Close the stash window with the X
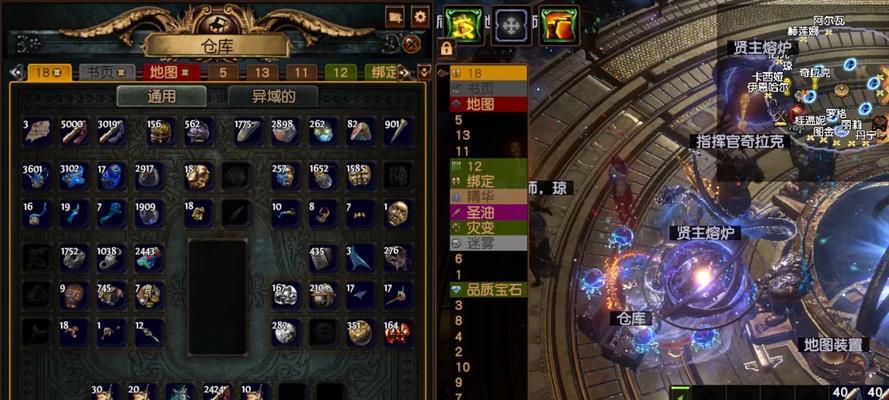This screenshot has width=889, height=400. [x=411, y=44]
